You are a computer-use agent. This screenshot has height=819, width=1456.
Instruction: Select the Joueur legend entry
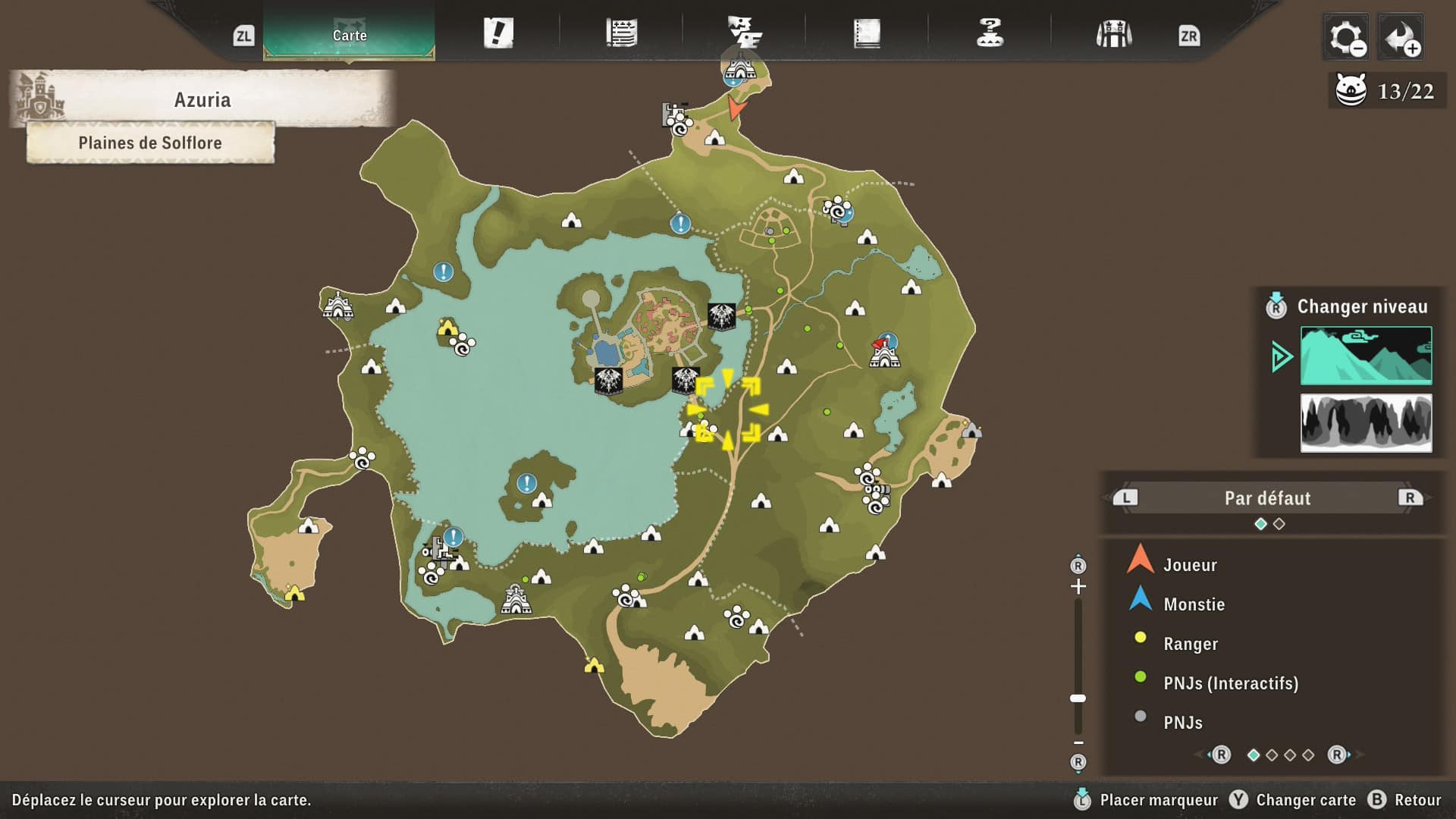[1190, 565]
